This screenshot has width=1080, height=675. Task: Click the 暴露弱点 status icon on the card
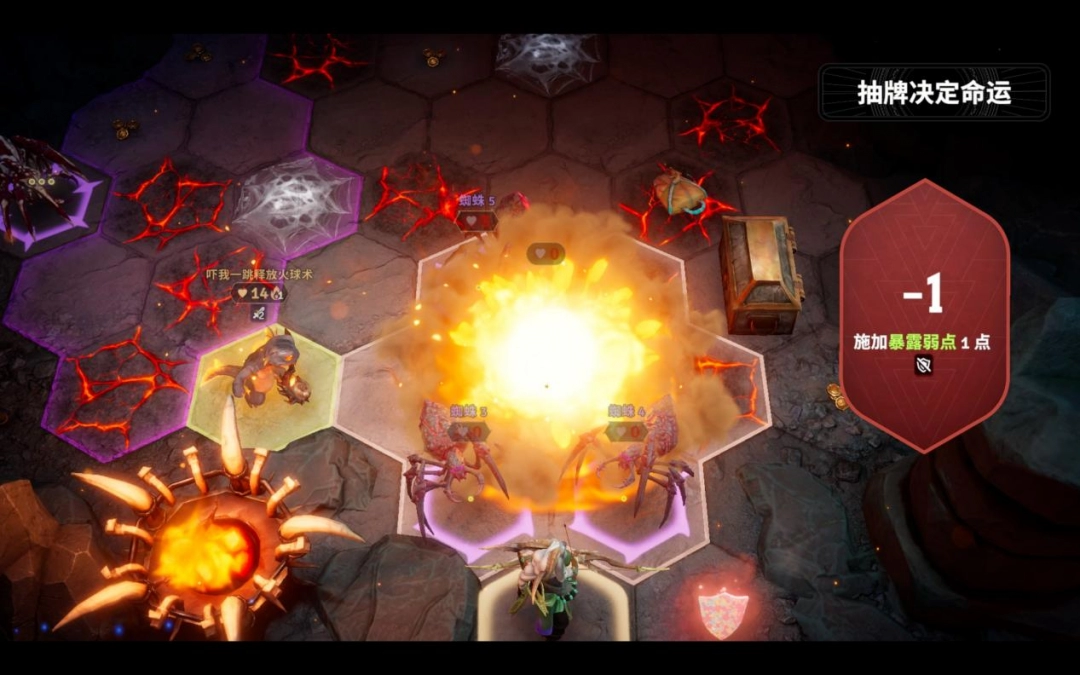(924, 366)
